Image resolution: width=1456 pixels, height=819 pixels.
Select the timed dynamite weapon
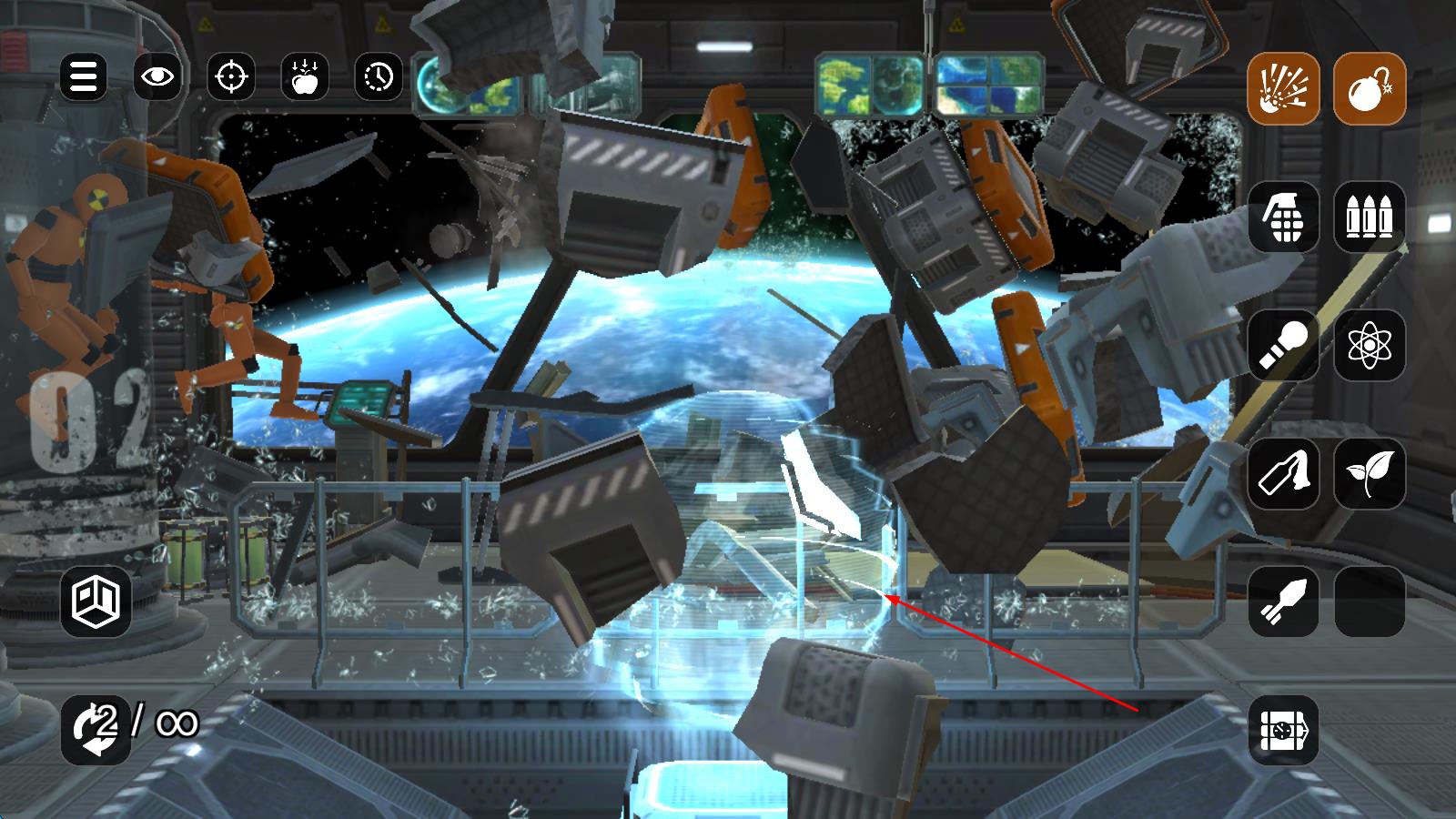(1283, 729)
